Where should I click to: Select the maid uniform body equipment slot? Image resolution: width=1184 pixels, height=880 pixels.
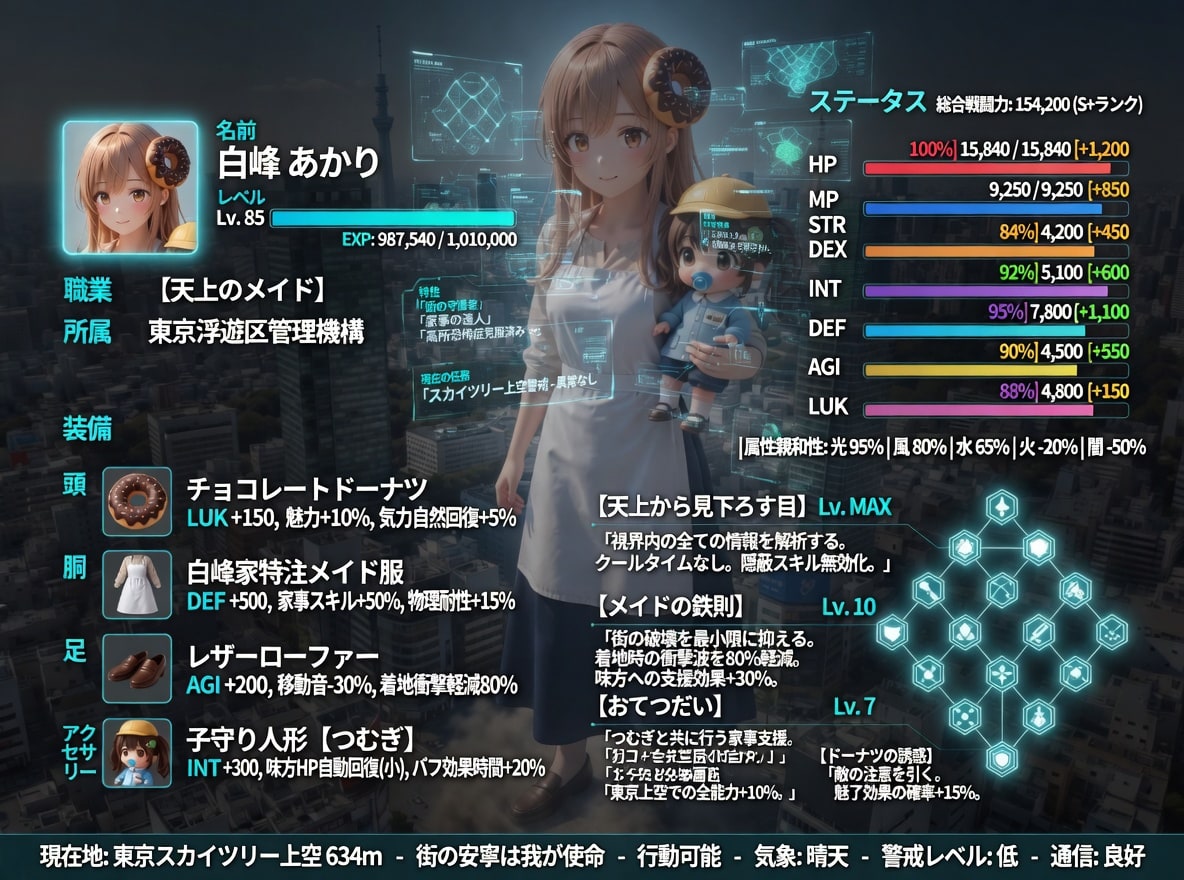click(137, 584)
